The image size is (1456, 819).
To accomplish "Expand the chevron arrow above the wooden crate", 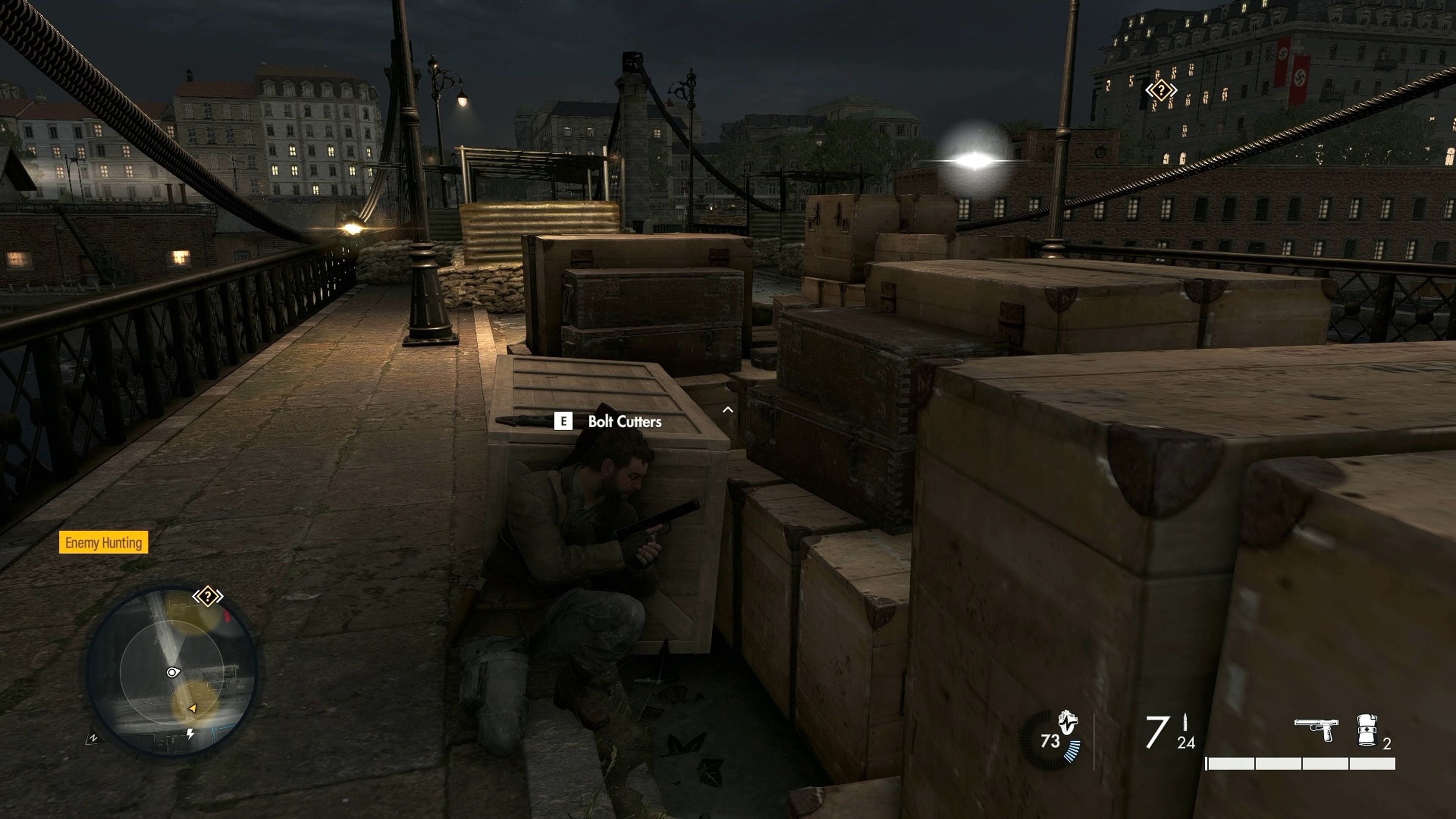I will (728, 409).
